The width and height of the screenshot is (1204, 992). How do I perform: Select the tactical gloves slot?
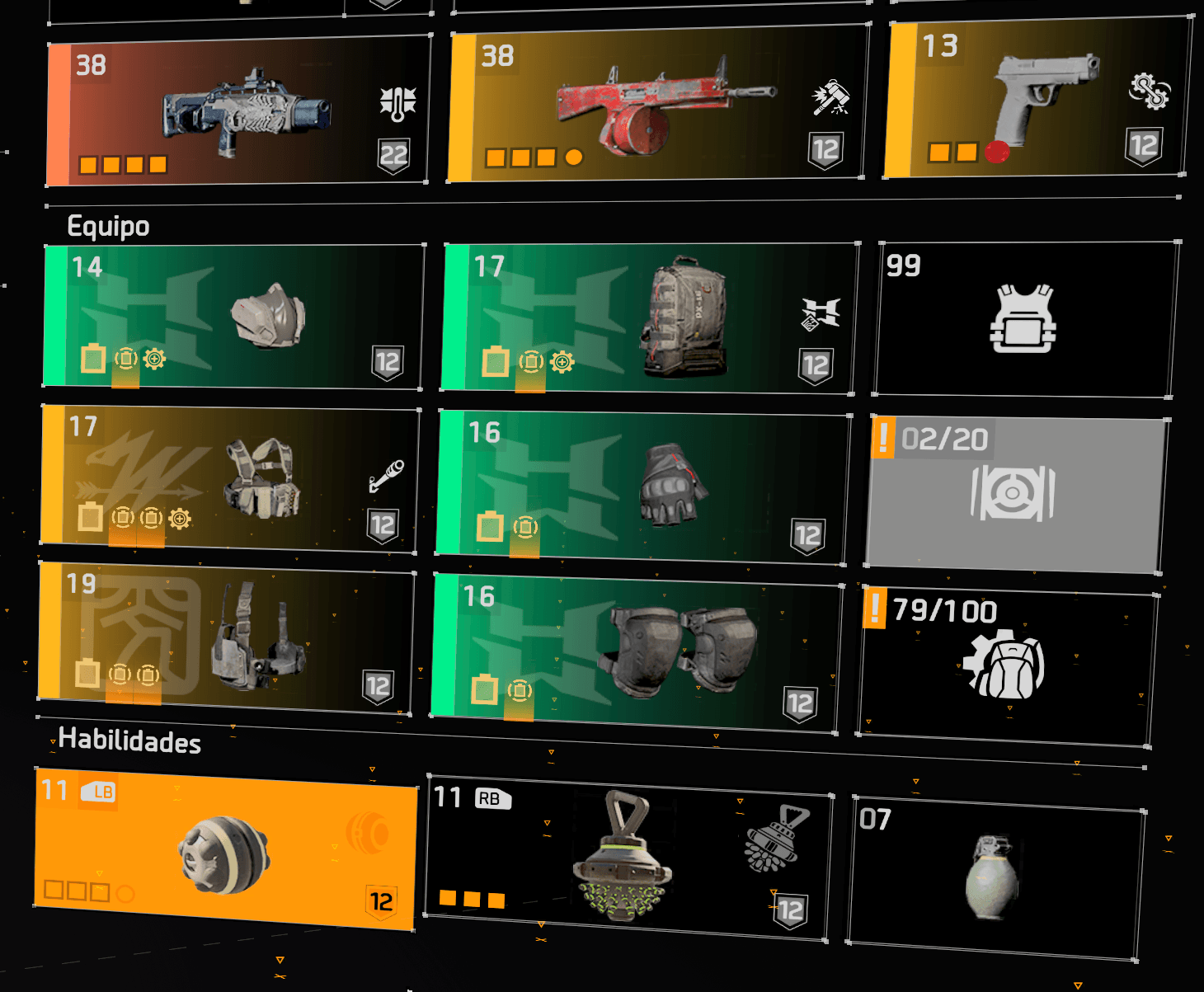[x=644, y=488]
